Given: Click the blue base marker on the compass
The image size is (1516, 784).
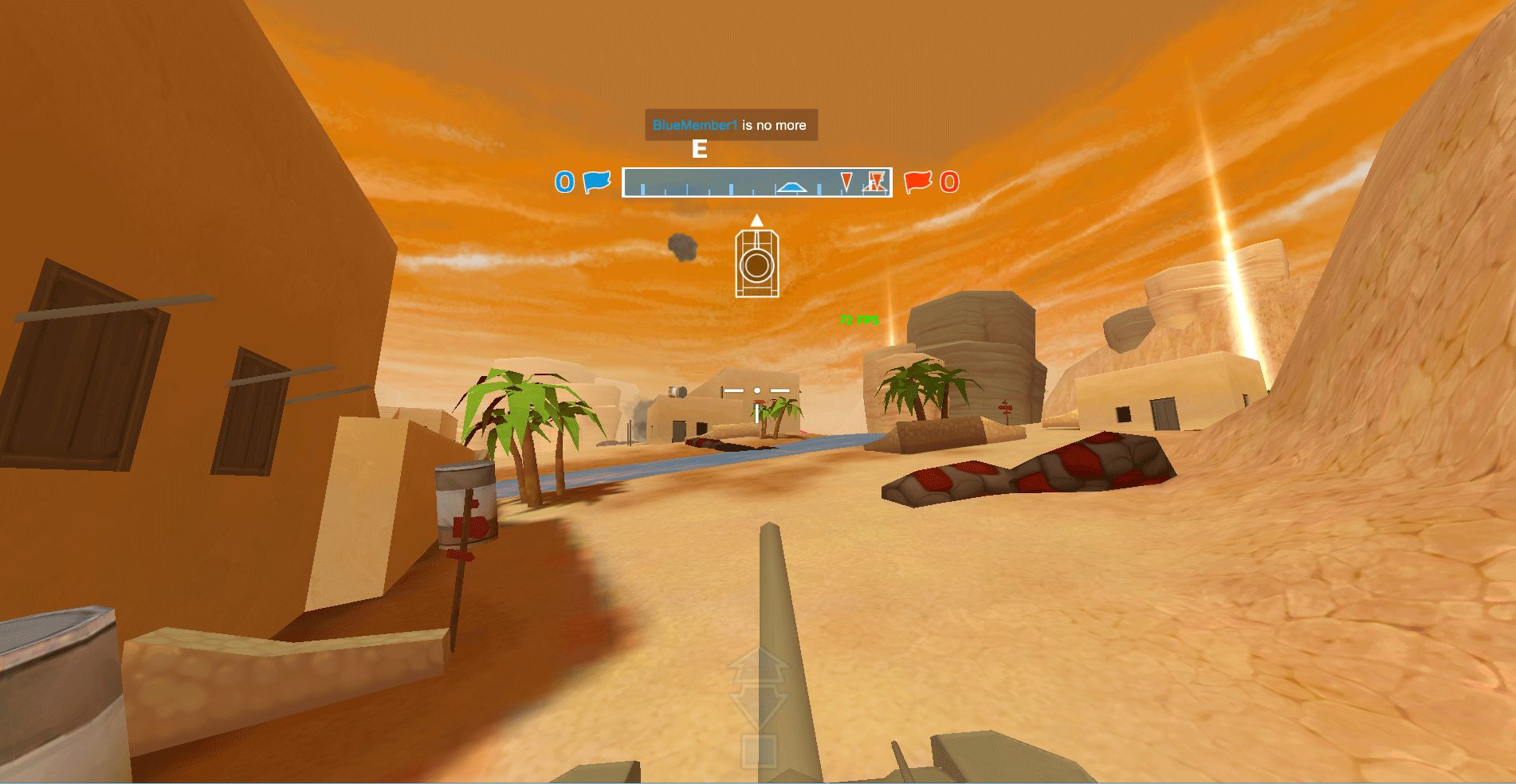Looking at the screenshot, I should (791, 187).
